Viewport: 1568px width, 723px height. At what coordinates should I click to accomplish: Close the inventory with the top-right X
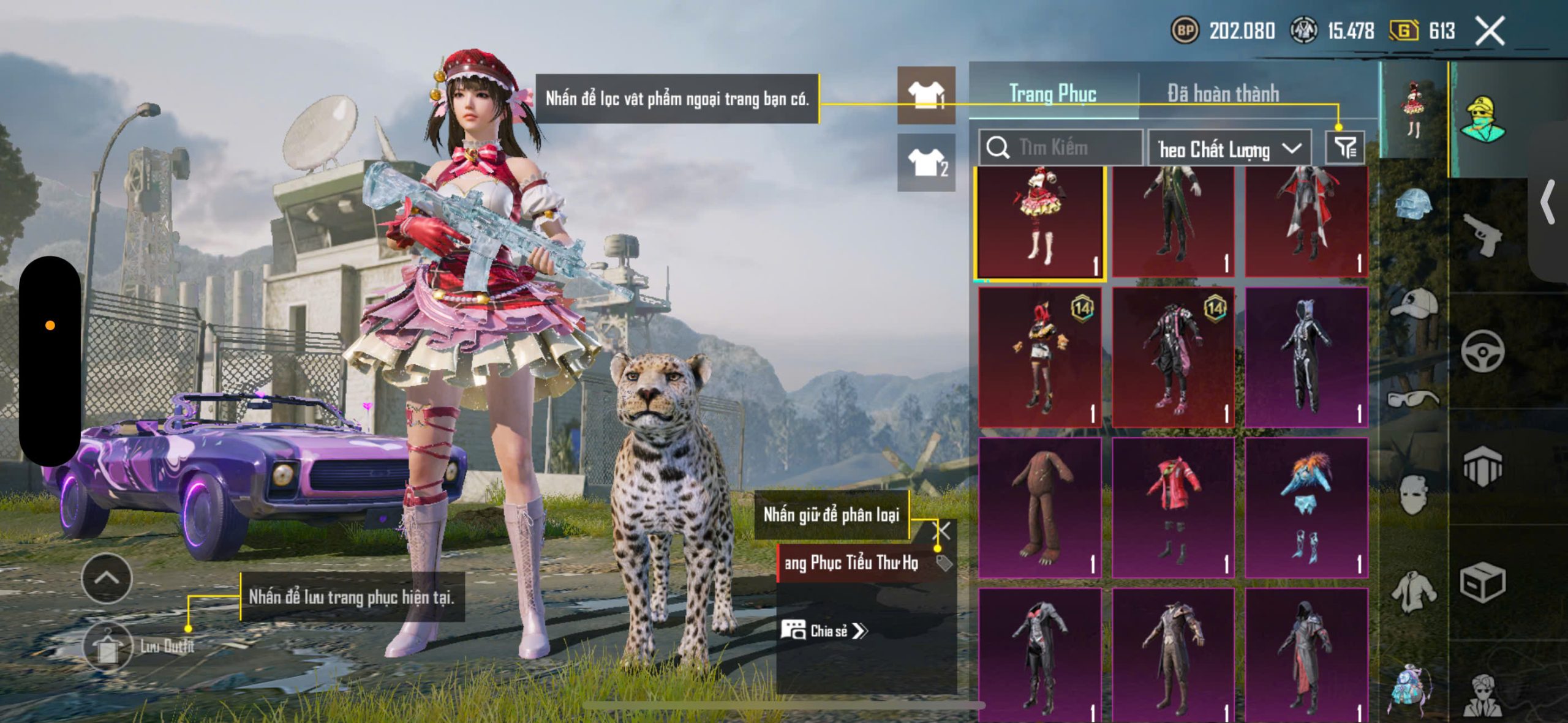click(1490, 31)
